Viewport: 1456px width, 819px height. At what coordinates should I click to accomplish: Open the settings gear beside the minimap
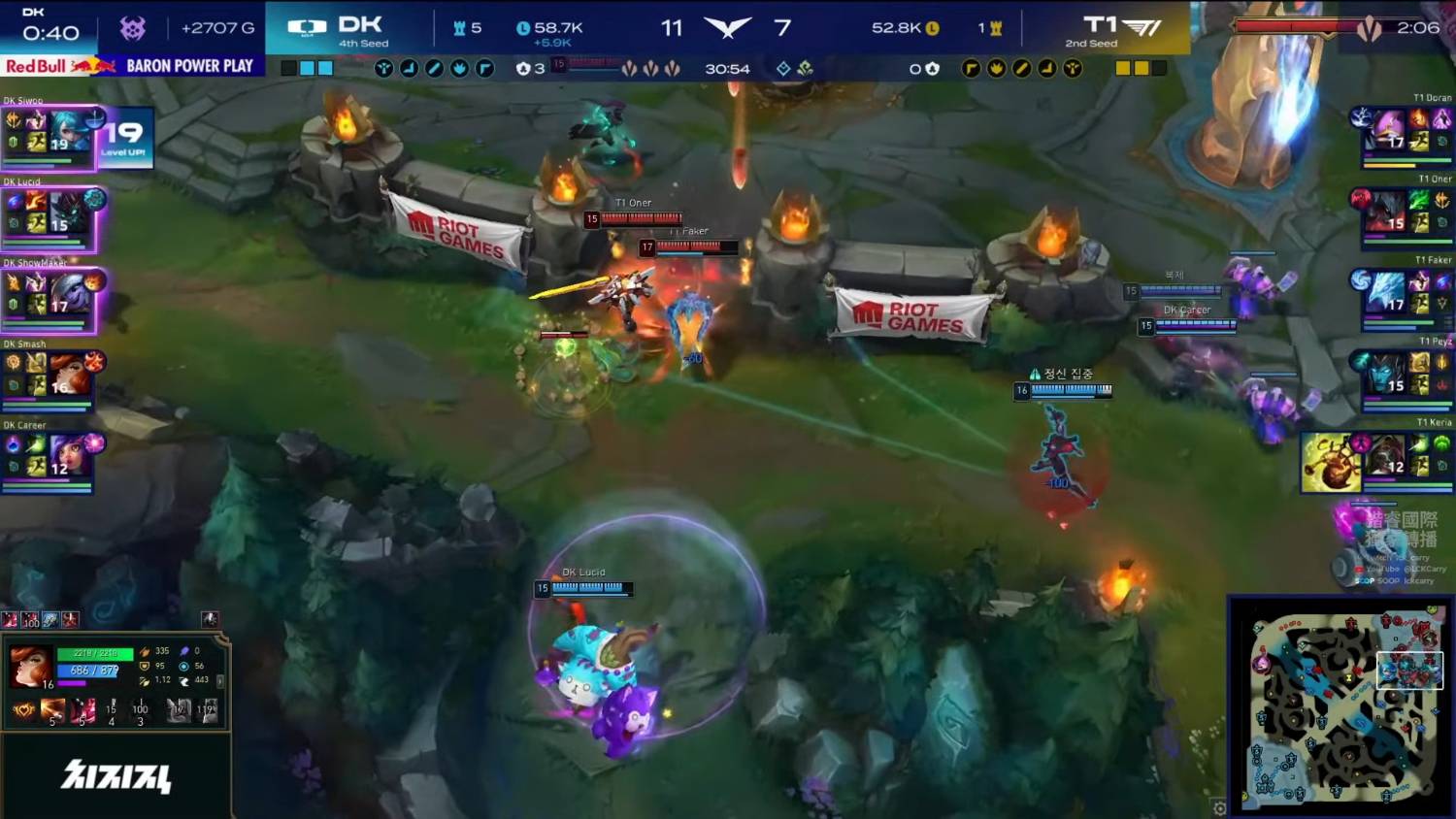point(1219,807)
